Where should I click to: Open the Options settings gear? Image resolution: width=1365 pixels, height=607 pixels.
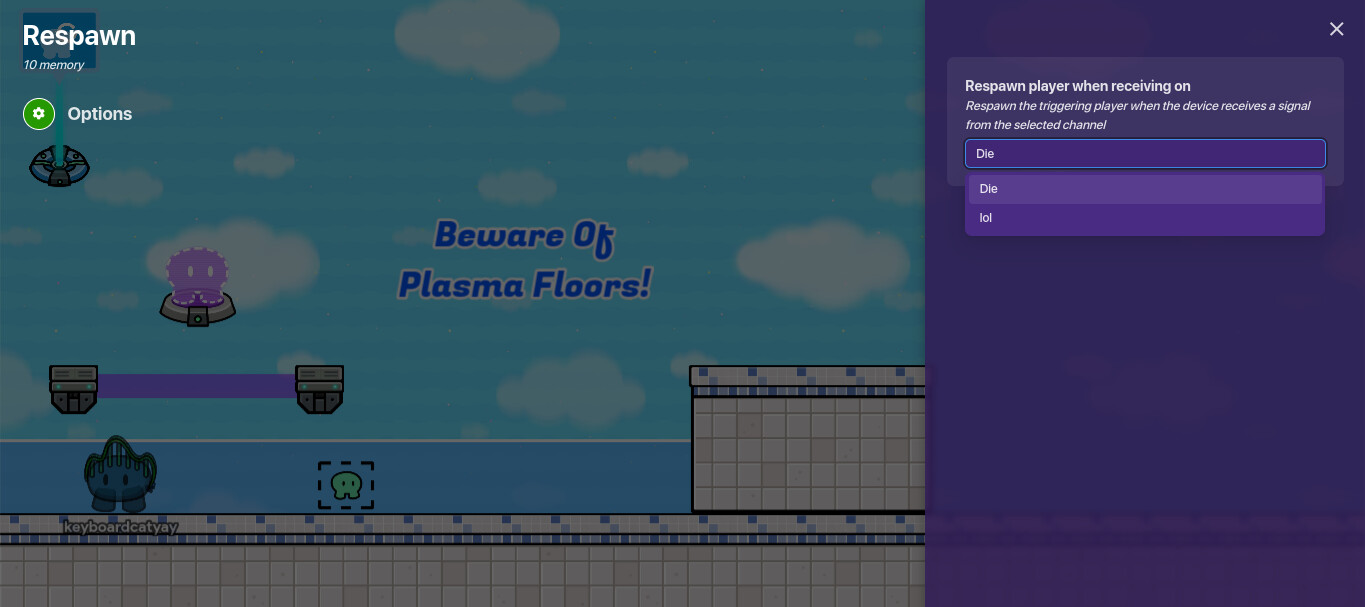tap(38, 114)
